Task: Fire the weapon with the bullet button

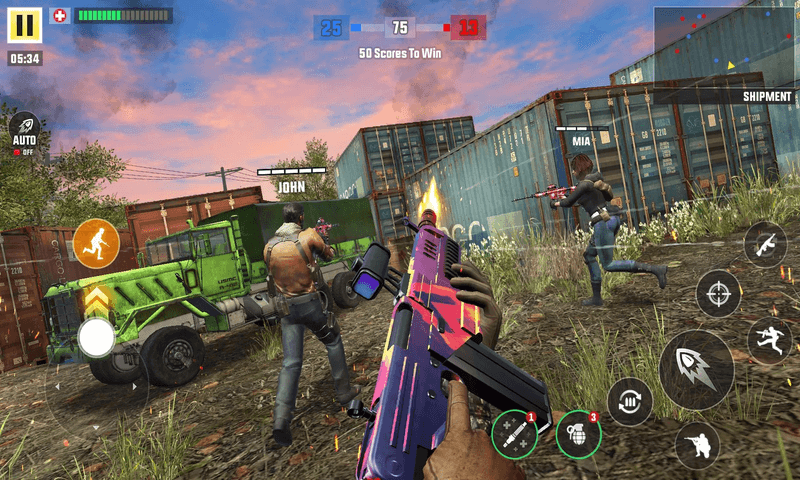Action: tap(696, 368)
